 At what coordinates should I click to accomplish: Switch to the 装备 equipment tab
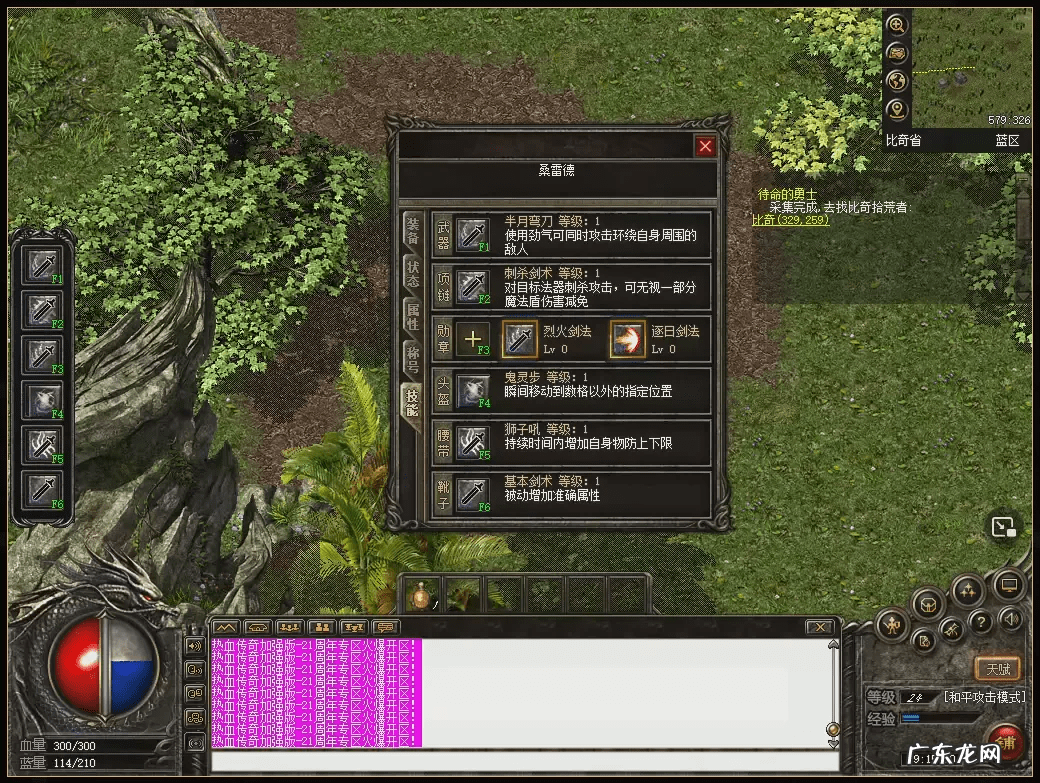pyautogui.click(x=412, y=233)
